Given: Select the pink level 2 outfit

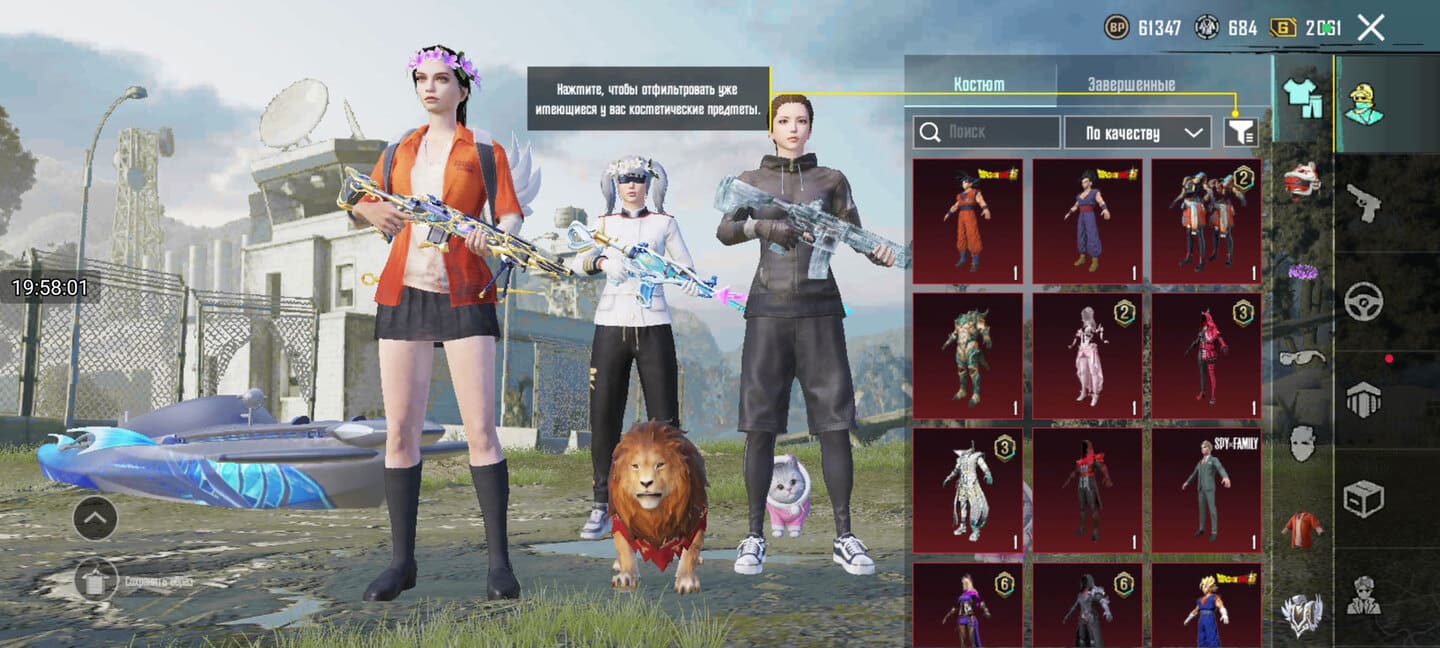Looking at the screenshot, I should coord(1086,356).
